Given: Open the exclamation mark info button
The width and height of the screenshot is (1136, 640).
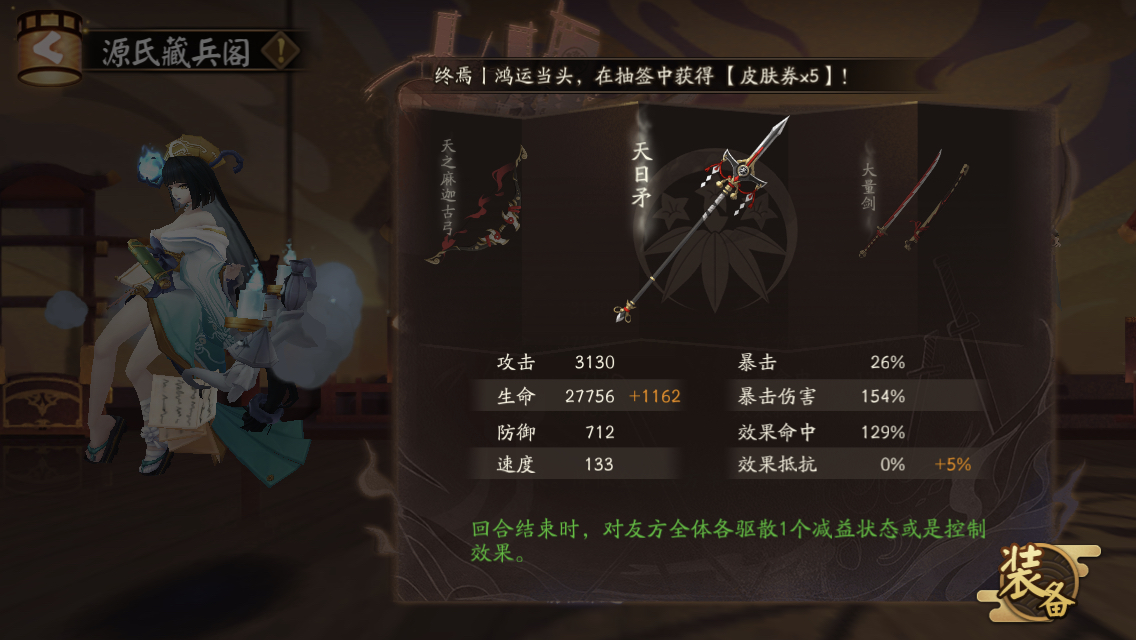Looking at the screenshot, I should point(282,50).
